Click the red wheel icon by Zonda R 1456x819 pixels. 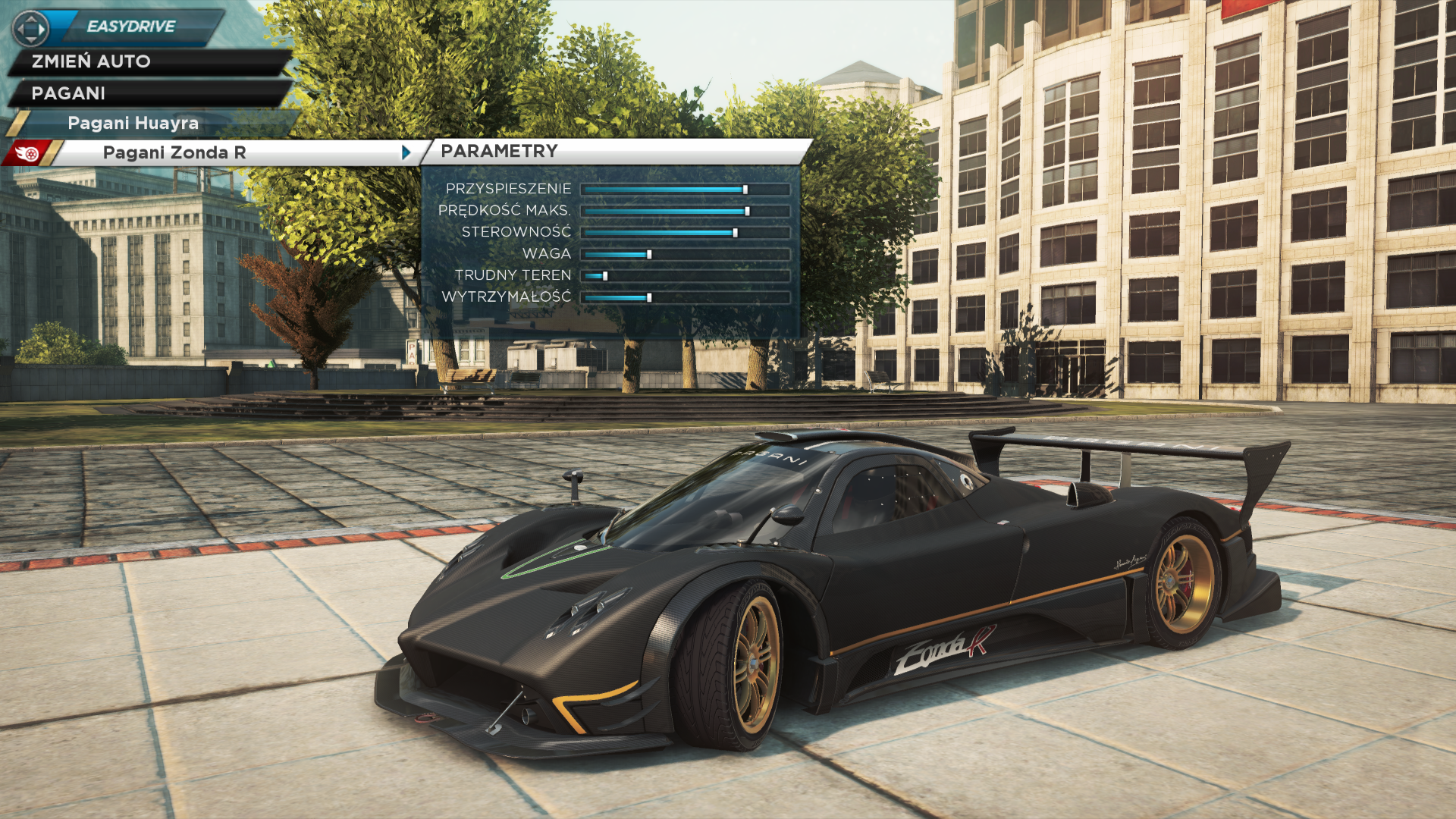click(x=27, y=153)
